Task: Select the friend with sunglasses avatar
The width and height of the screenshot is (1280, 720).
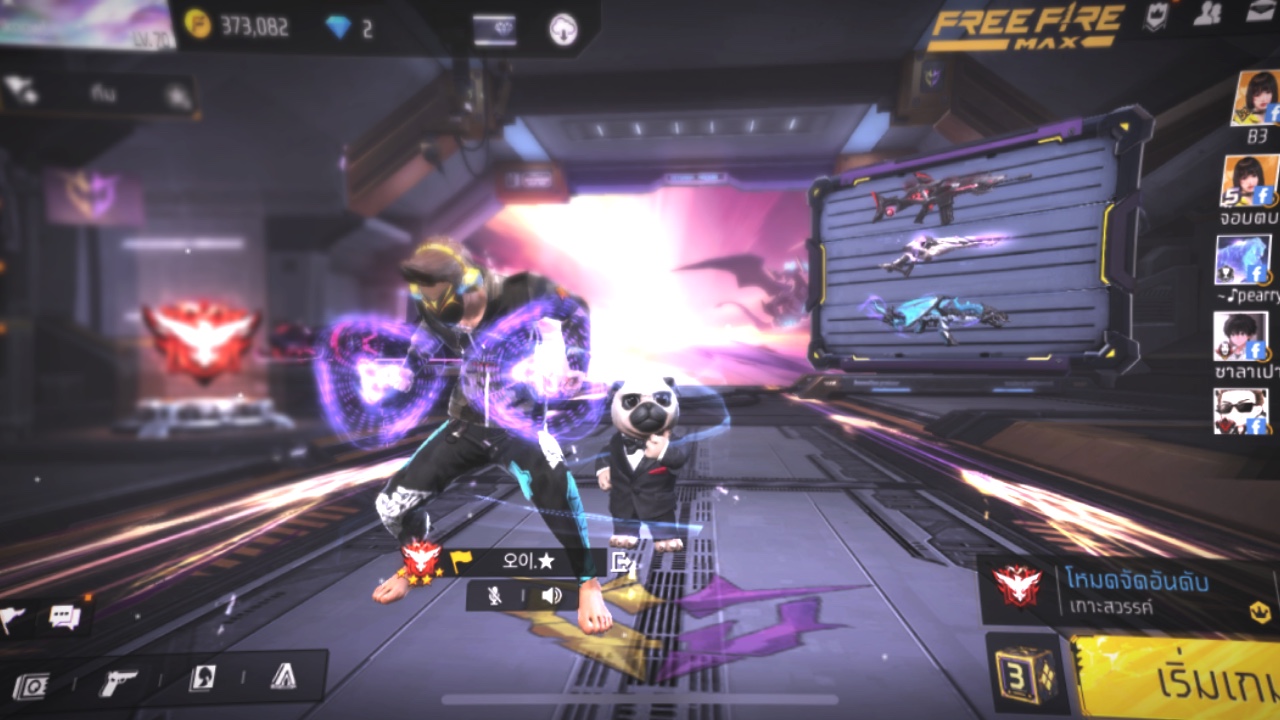Action: [x=1240, y=411]
